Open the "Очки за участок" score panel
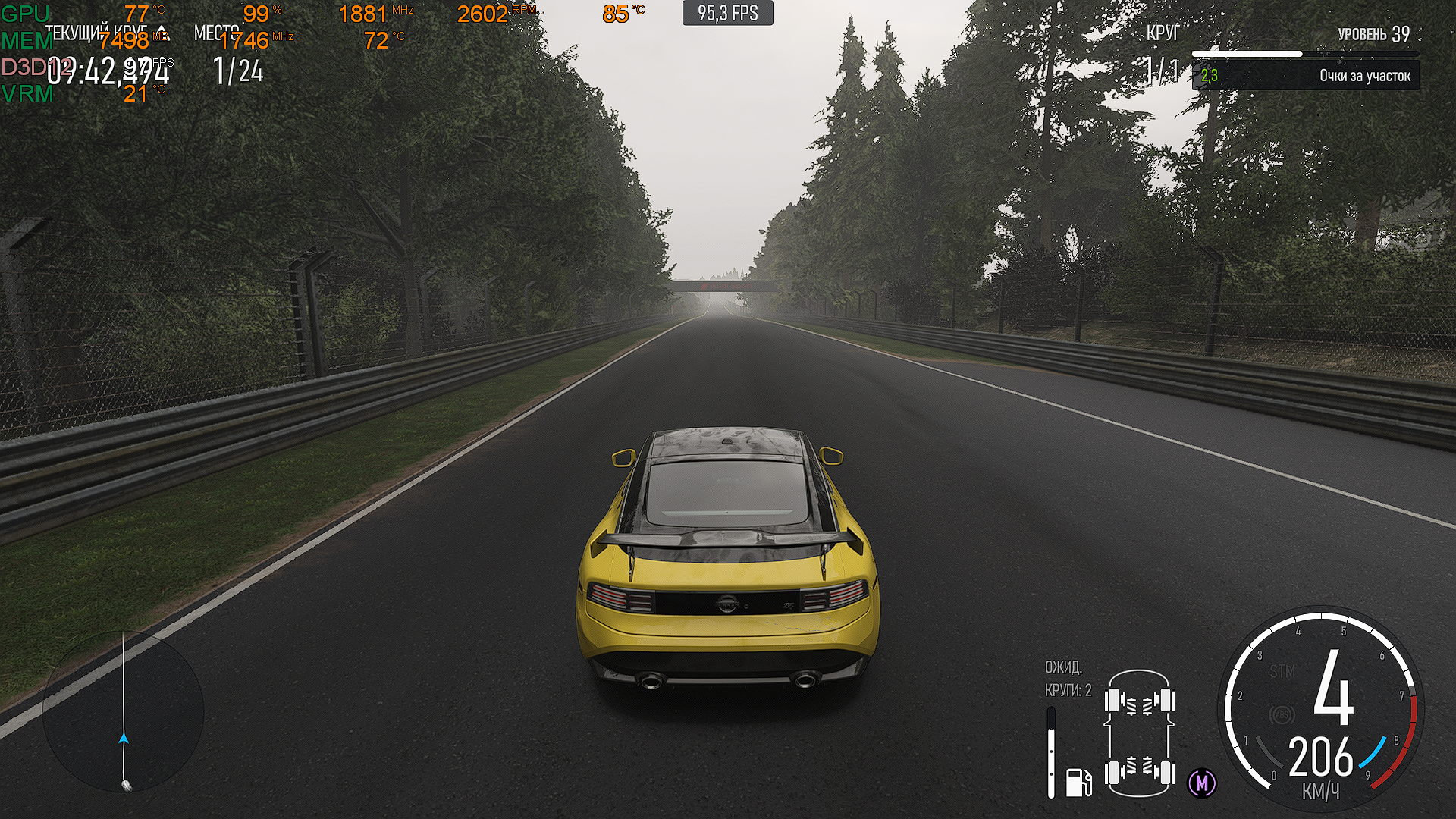The height and width of the screenshot is (819, 1456). [1305, 76]
